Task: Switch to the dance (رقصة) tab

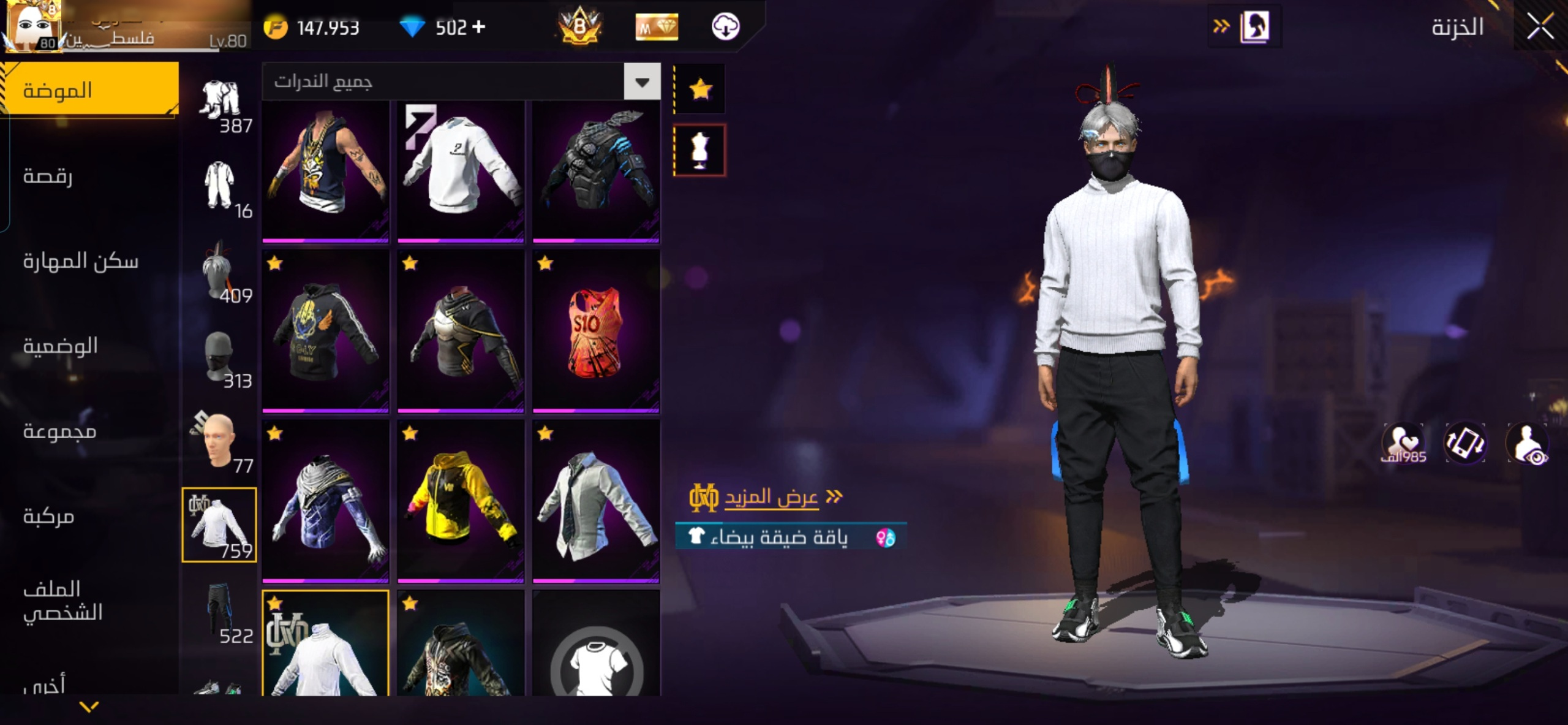Action: [48, 177]
